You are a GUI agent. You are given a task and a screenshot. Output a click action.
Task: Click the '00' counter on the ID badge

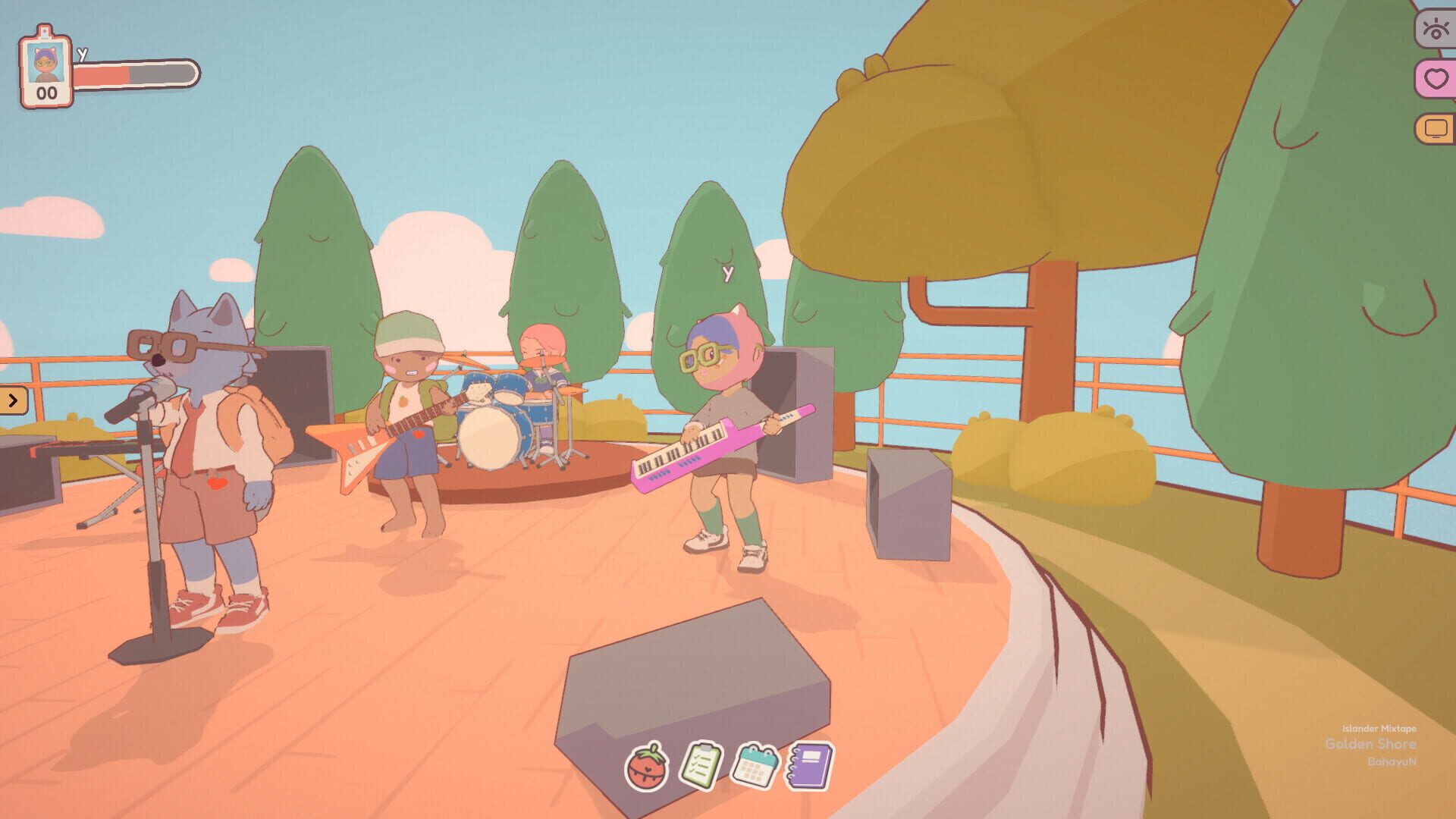coord(45,94)
